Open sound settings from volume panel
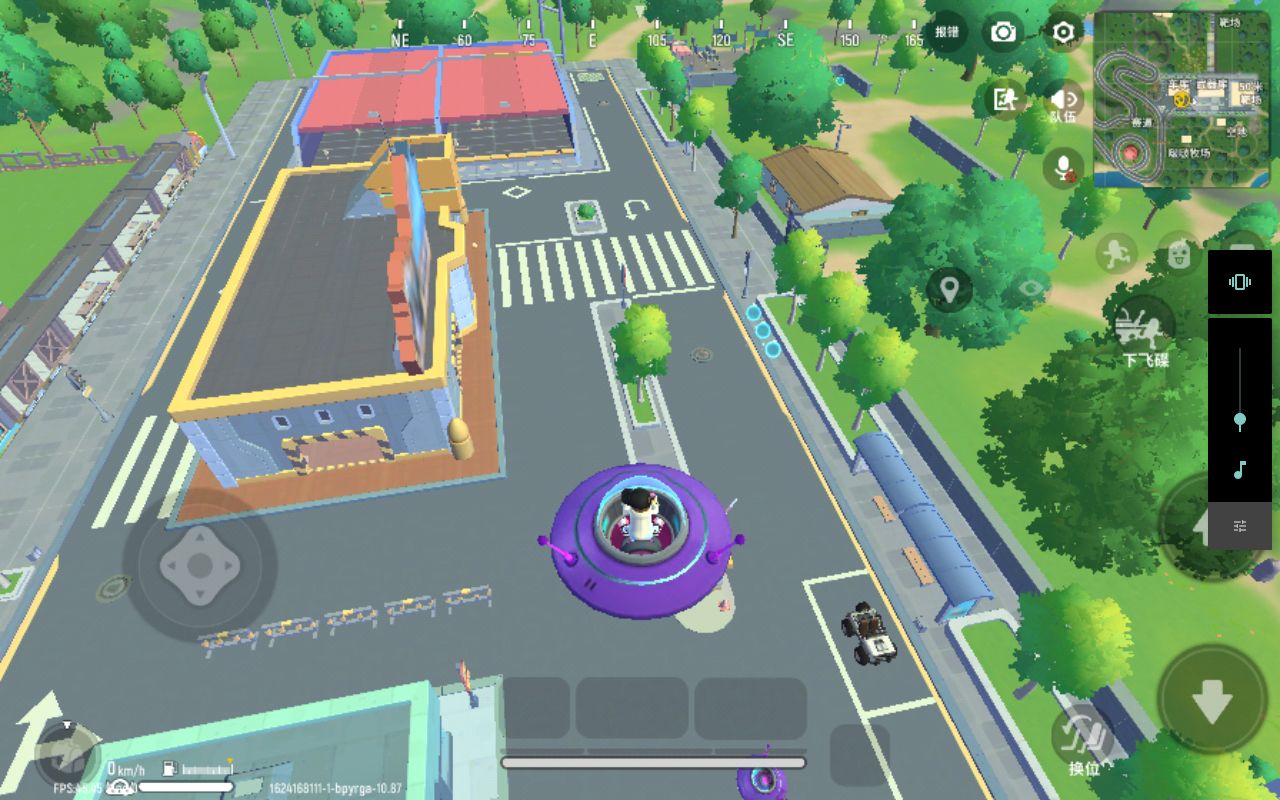The height and width of the screenshot is (800, 1280). [1239, 526]
